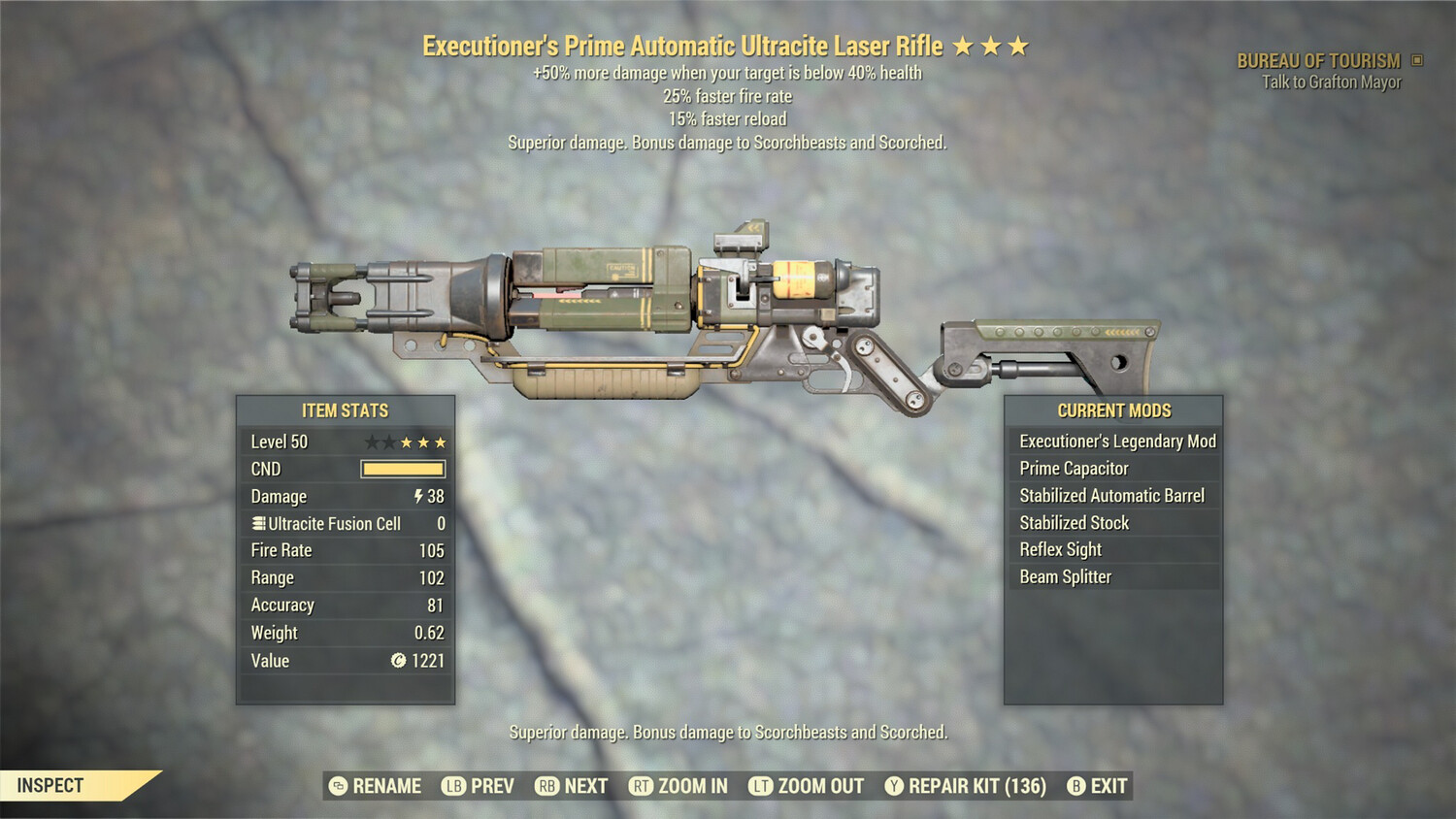The height and width of the screenshot is (819, 1456).
Task: Click the RENAME button
Action: [387, 785]
